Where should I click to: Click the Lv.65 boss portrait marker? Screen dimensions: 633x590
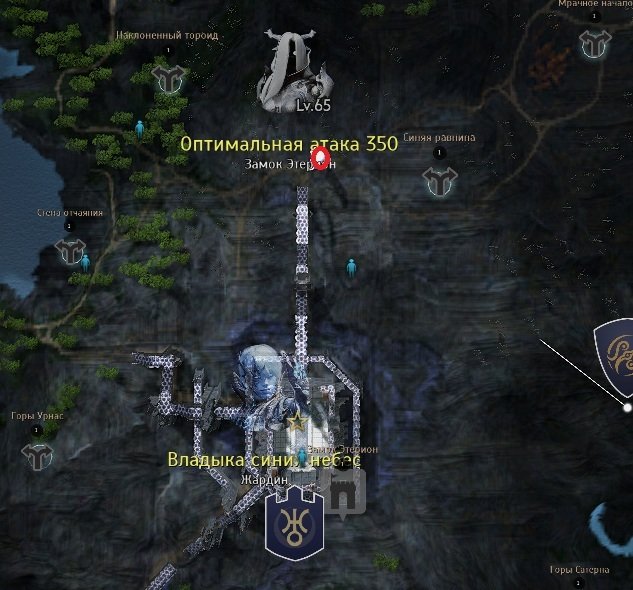(296, 71)
